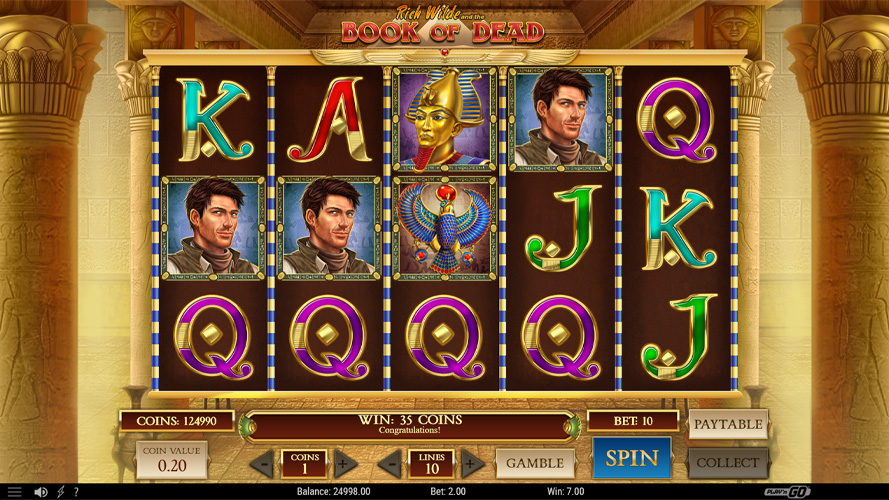Image resolution: width=889 pixels, height=500 pixels.
Task: Decrease the number of coins
Action: [261, 464]
